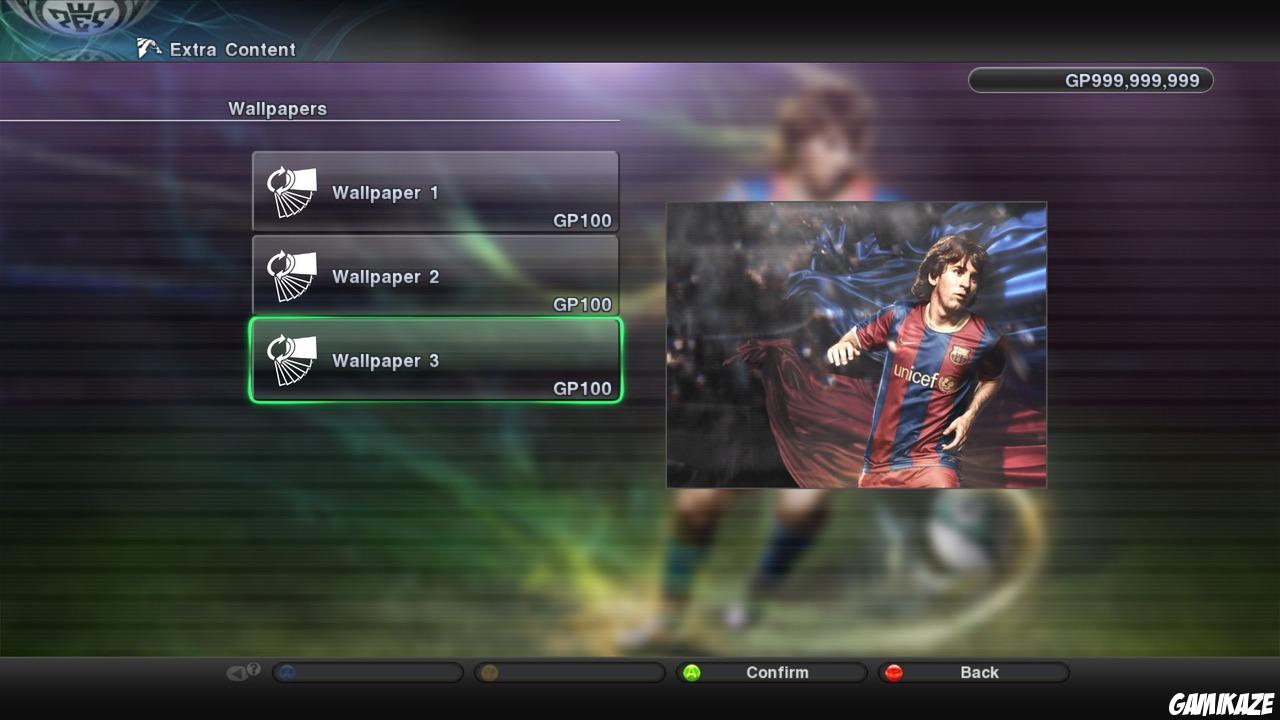
Task: Purchase Wallpaper 1 for GP100
Action: [x=435, y=191]
